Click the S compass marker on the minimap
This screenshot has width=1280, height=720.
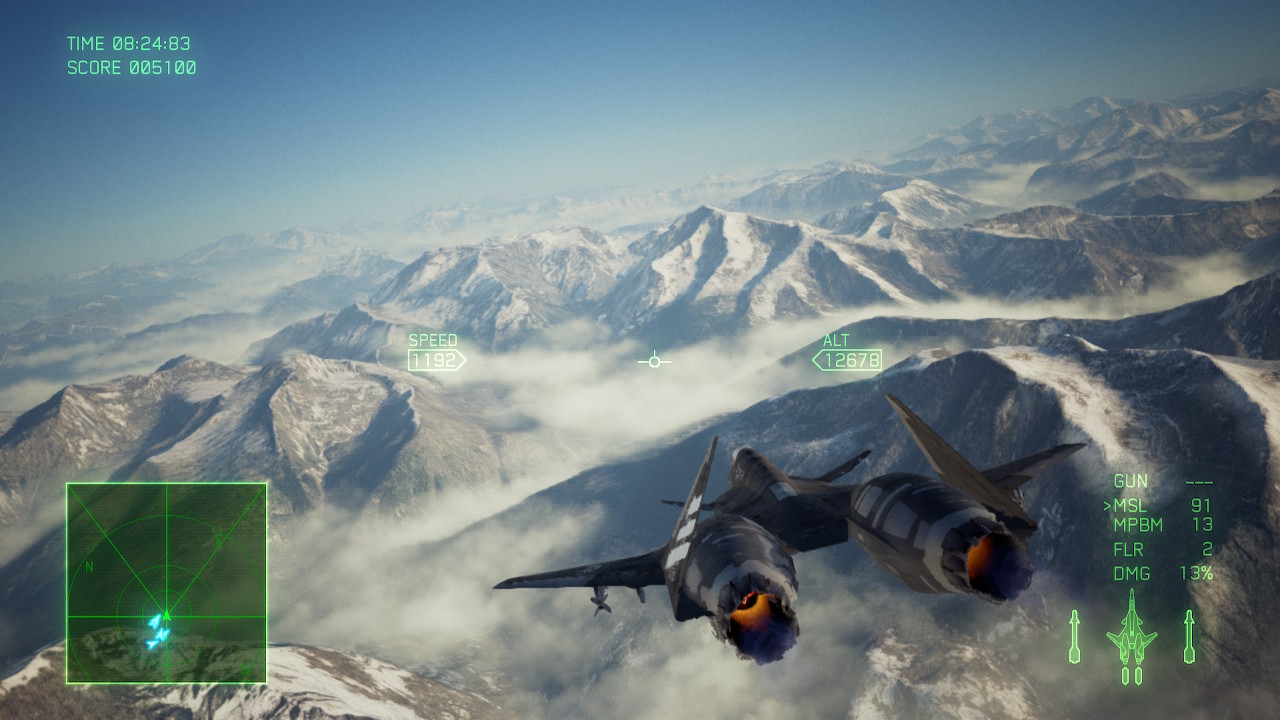click(245, 668)
